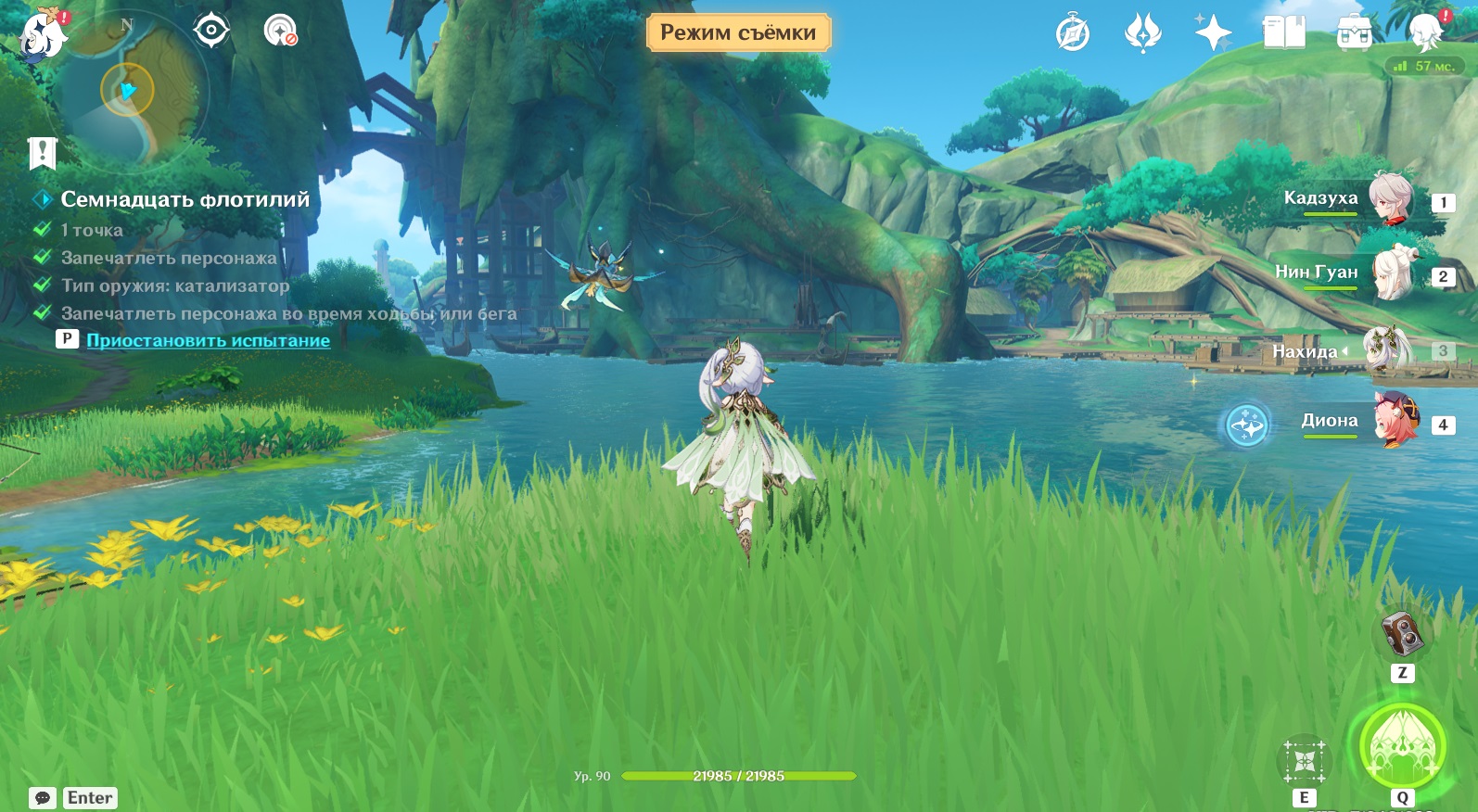
Task: Open the character menu icon
Action: (1426, 33)
